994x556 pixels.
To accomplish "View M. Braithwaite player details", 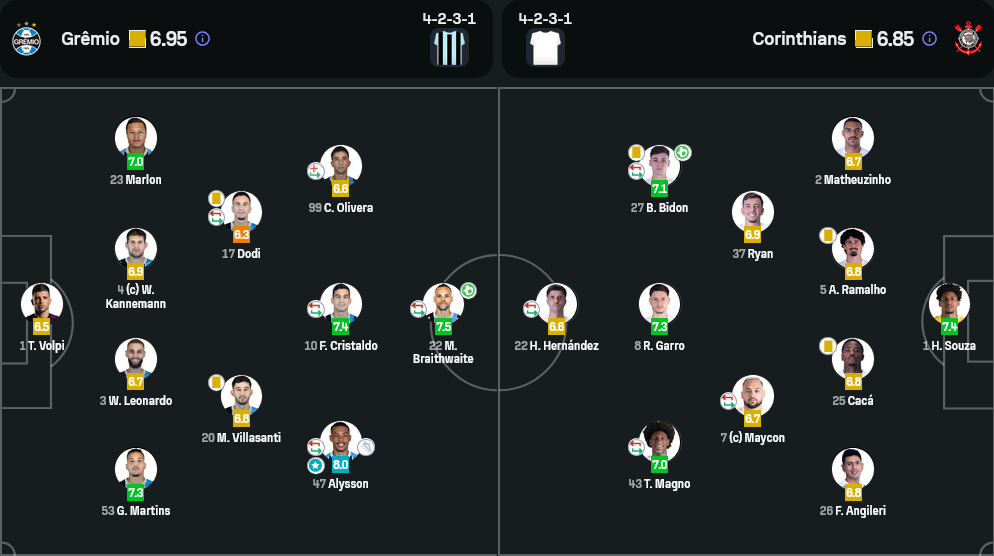I will (443, 304).
